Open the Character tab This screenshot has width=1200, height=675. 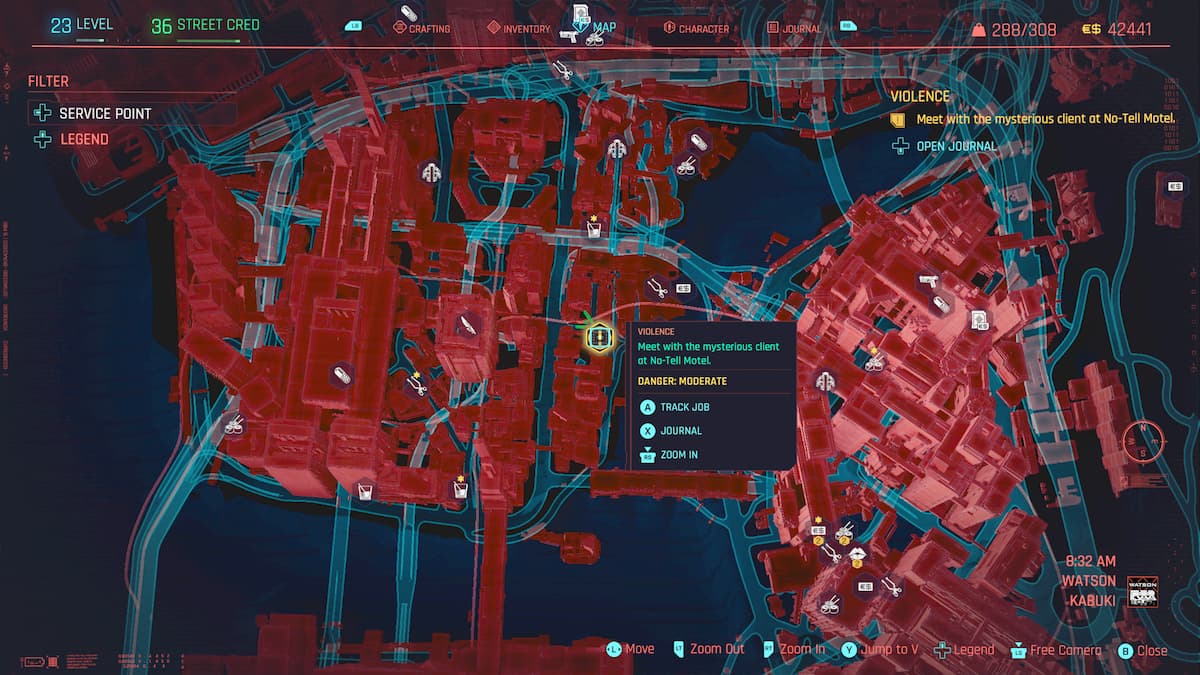click(x=703, y=29)
